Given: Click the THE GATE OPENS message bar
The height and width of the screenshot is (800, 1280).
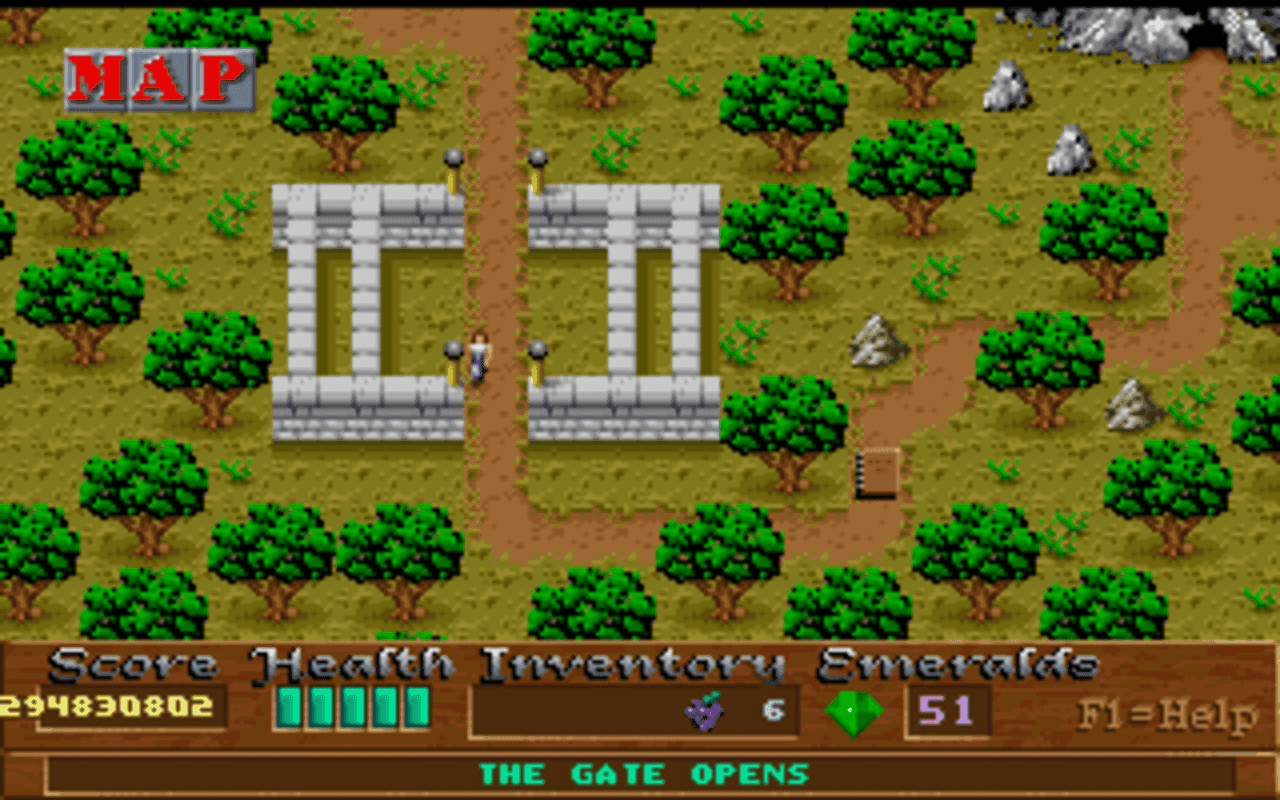Looking at the screenshot, I should [640, 773].
